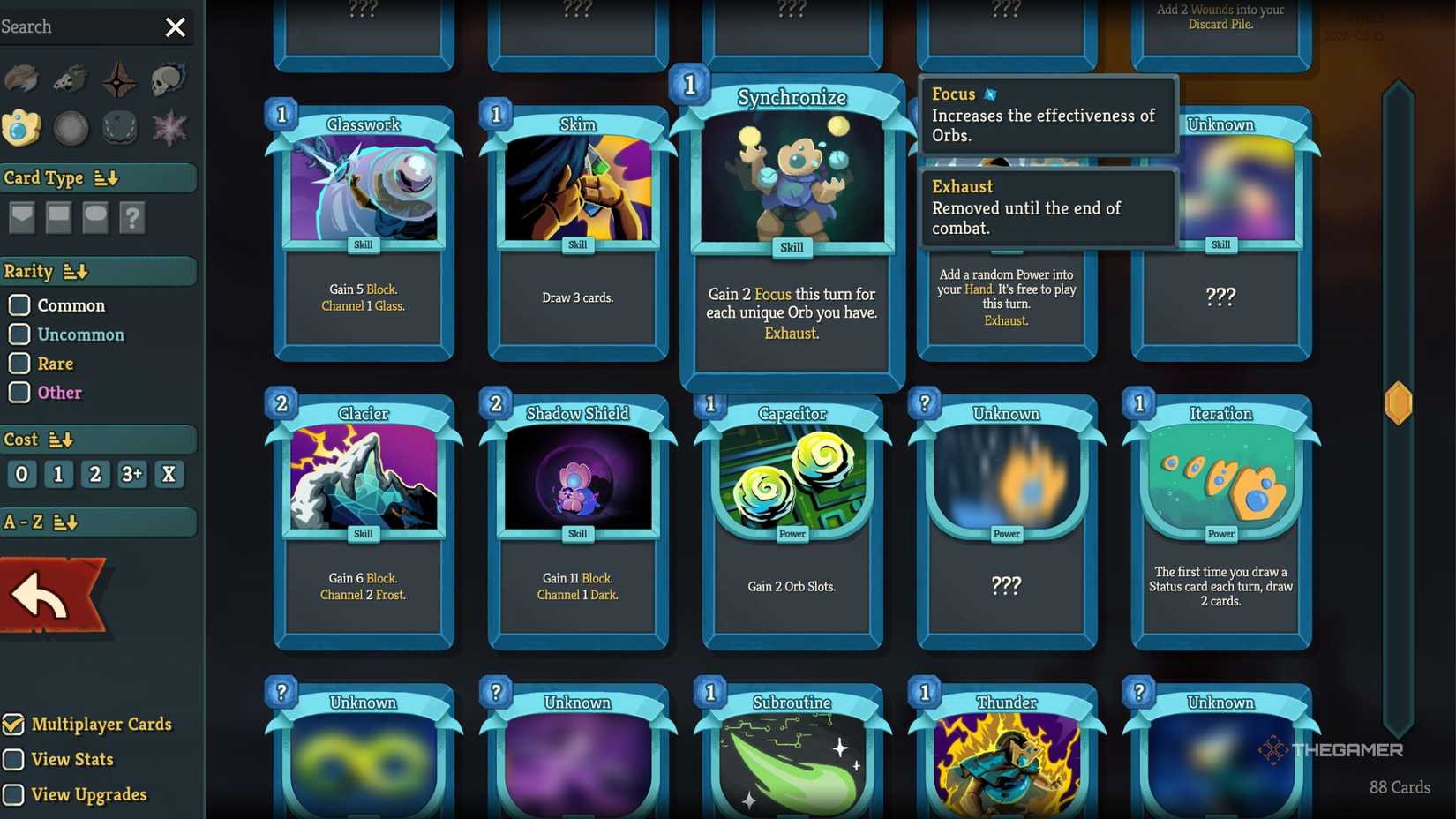This screenshot has height=819, width=1456.
Task: Uncheck the Multiplayer Cards option
Action: [x=12, y=725]
